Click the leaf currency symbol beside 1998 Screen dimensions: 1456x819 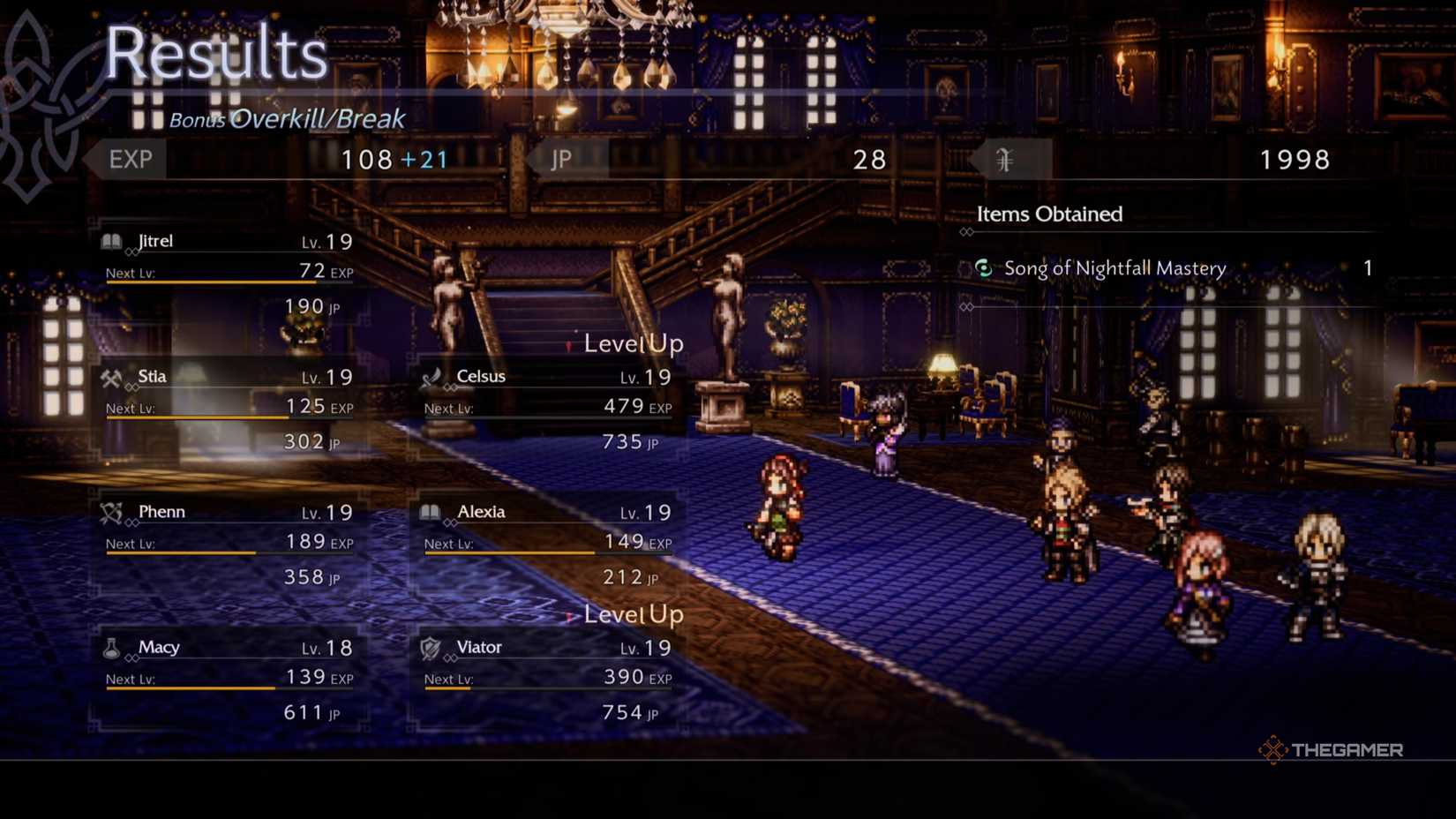tap(1006, 160)
